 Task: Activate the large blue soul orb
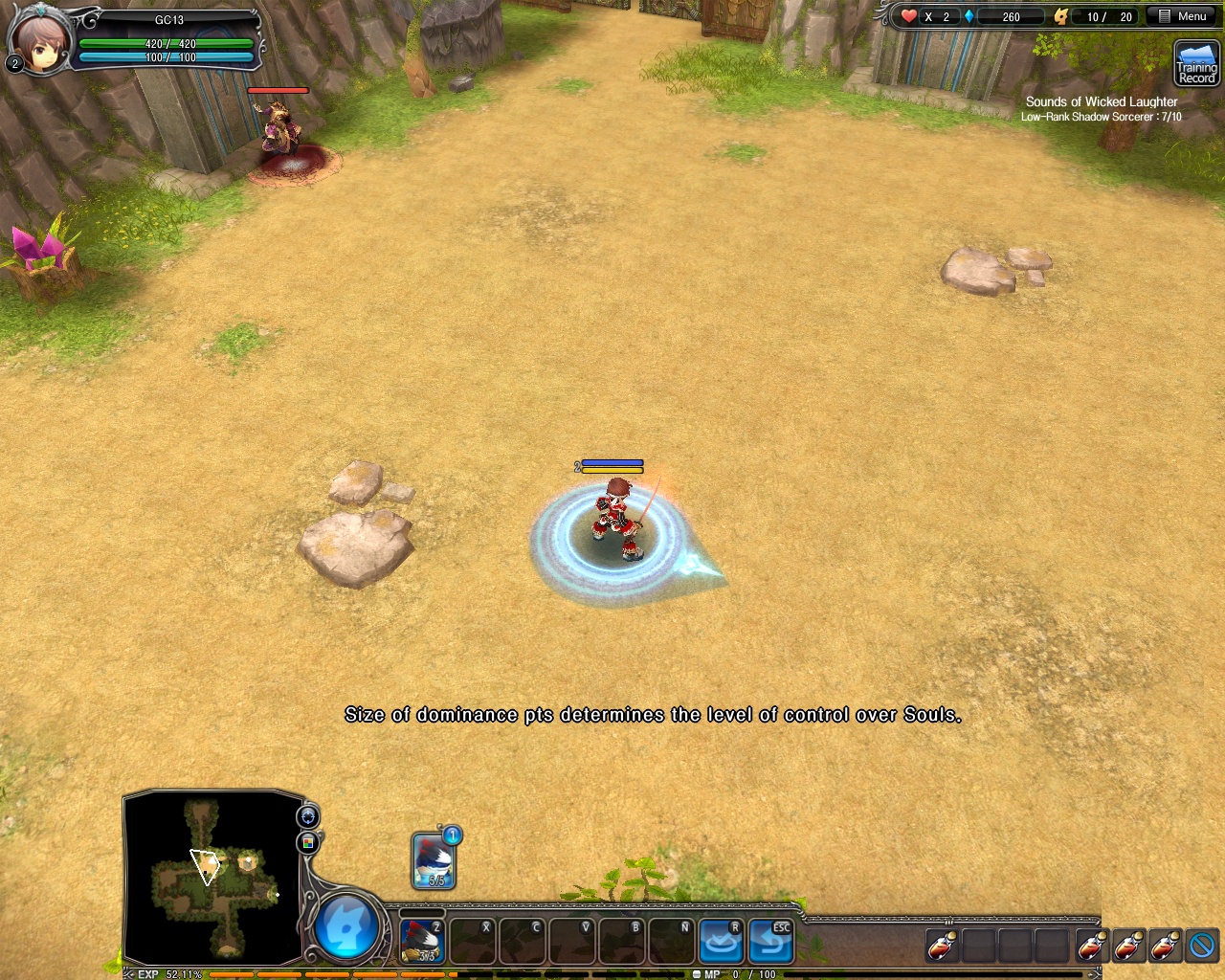[345, 927]
